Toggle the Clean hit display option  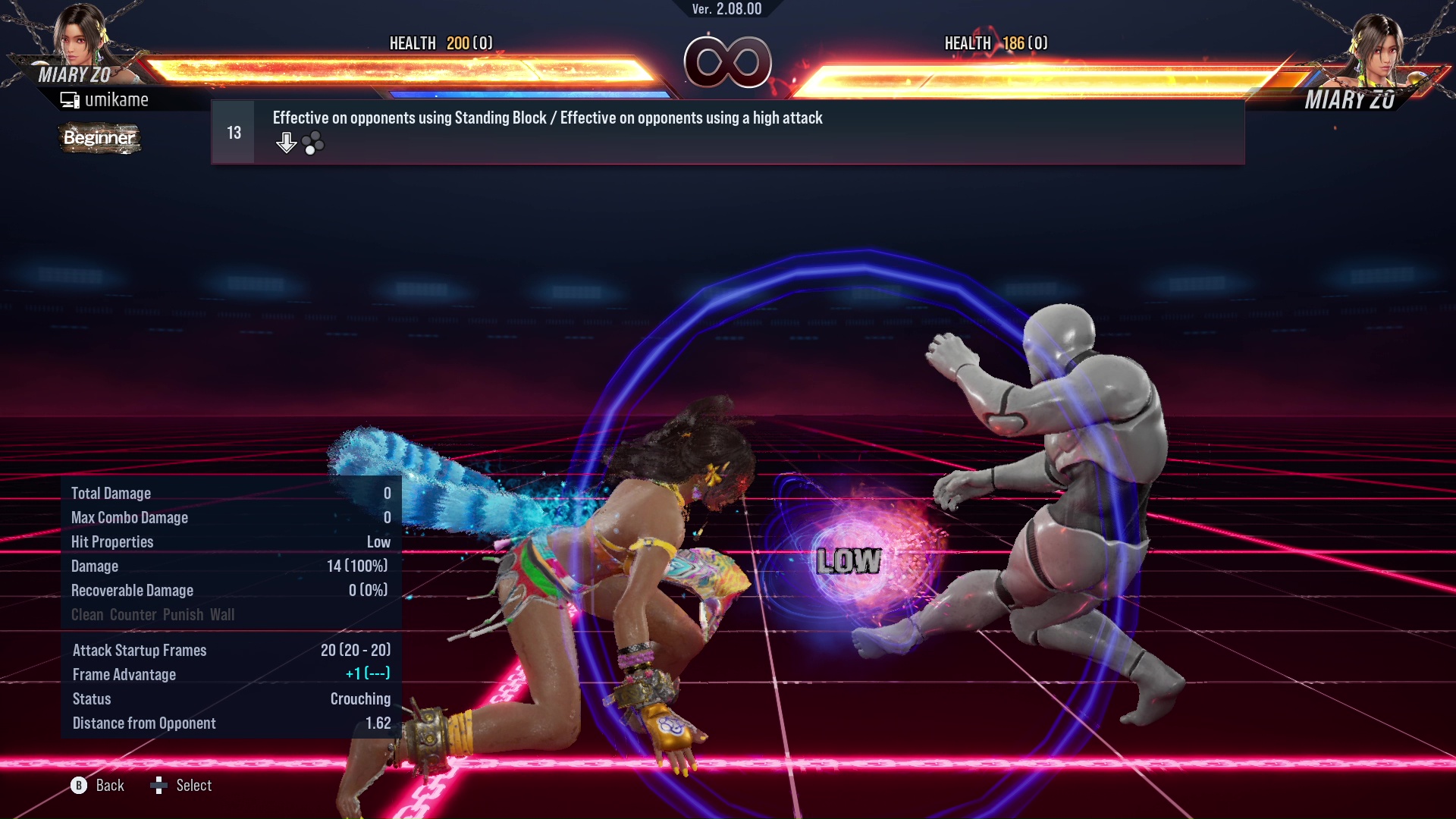click(x=89, y=614)
